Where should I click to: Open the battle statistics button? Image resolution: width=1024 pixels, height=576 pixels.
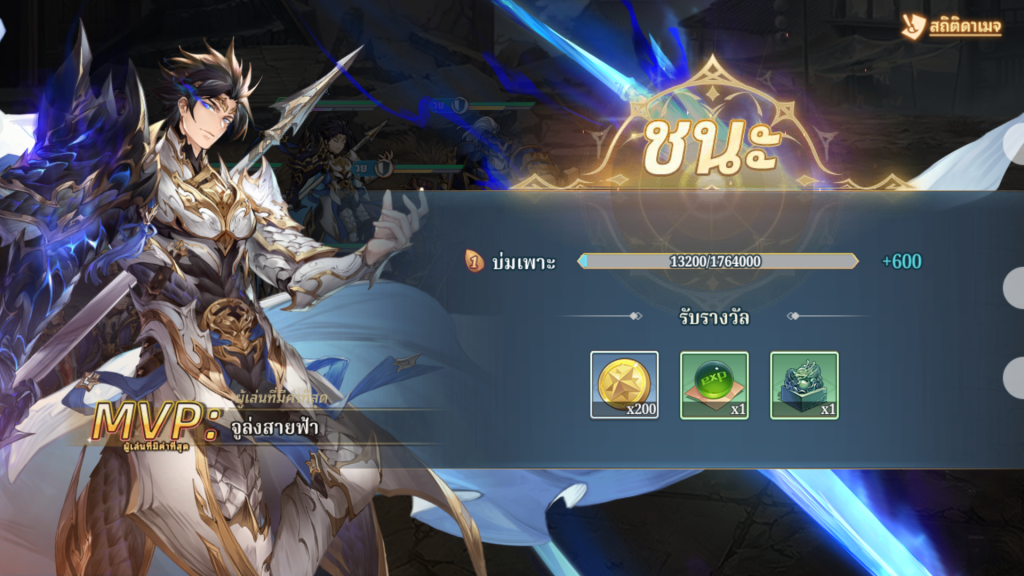click(951, 27)
